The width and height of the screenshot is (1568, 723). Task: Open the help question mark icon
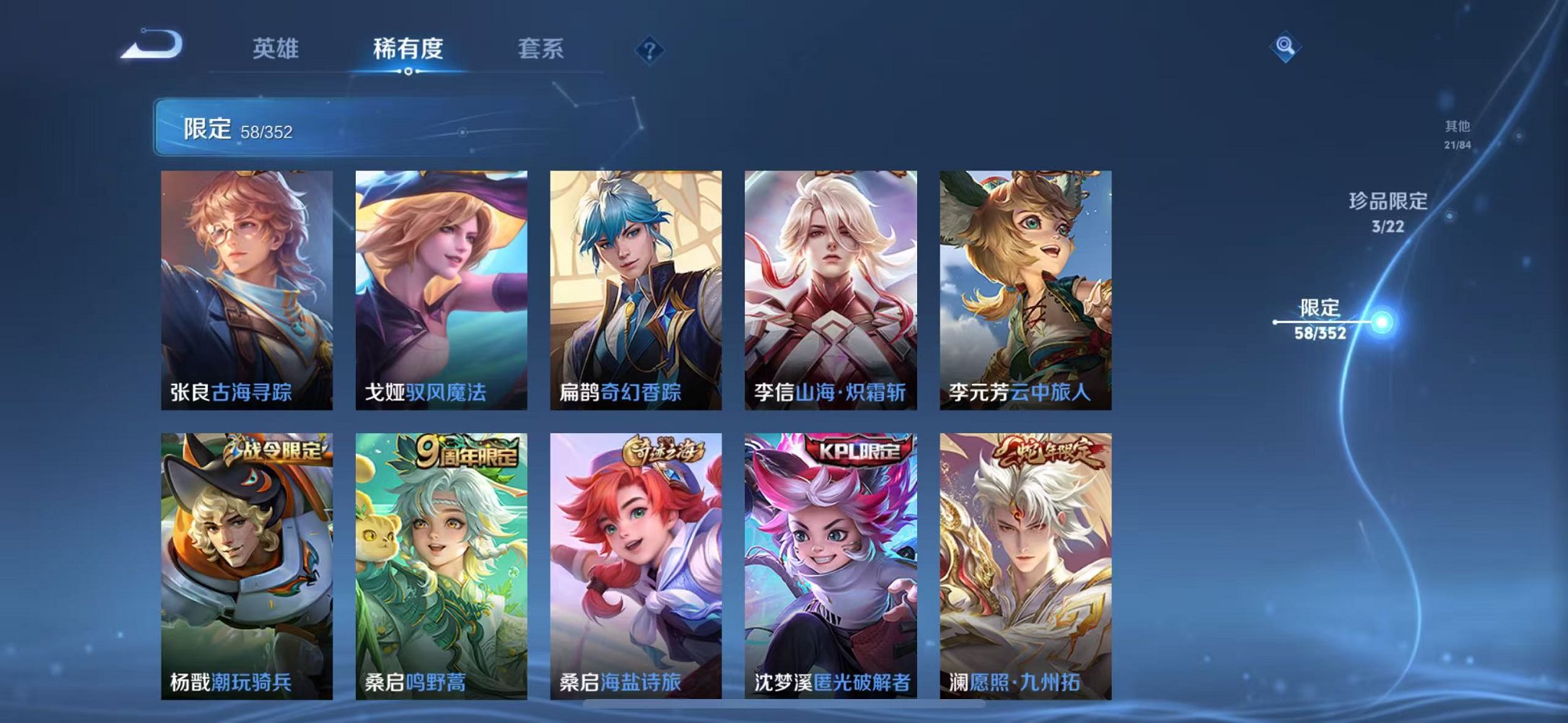coord(649,49)
